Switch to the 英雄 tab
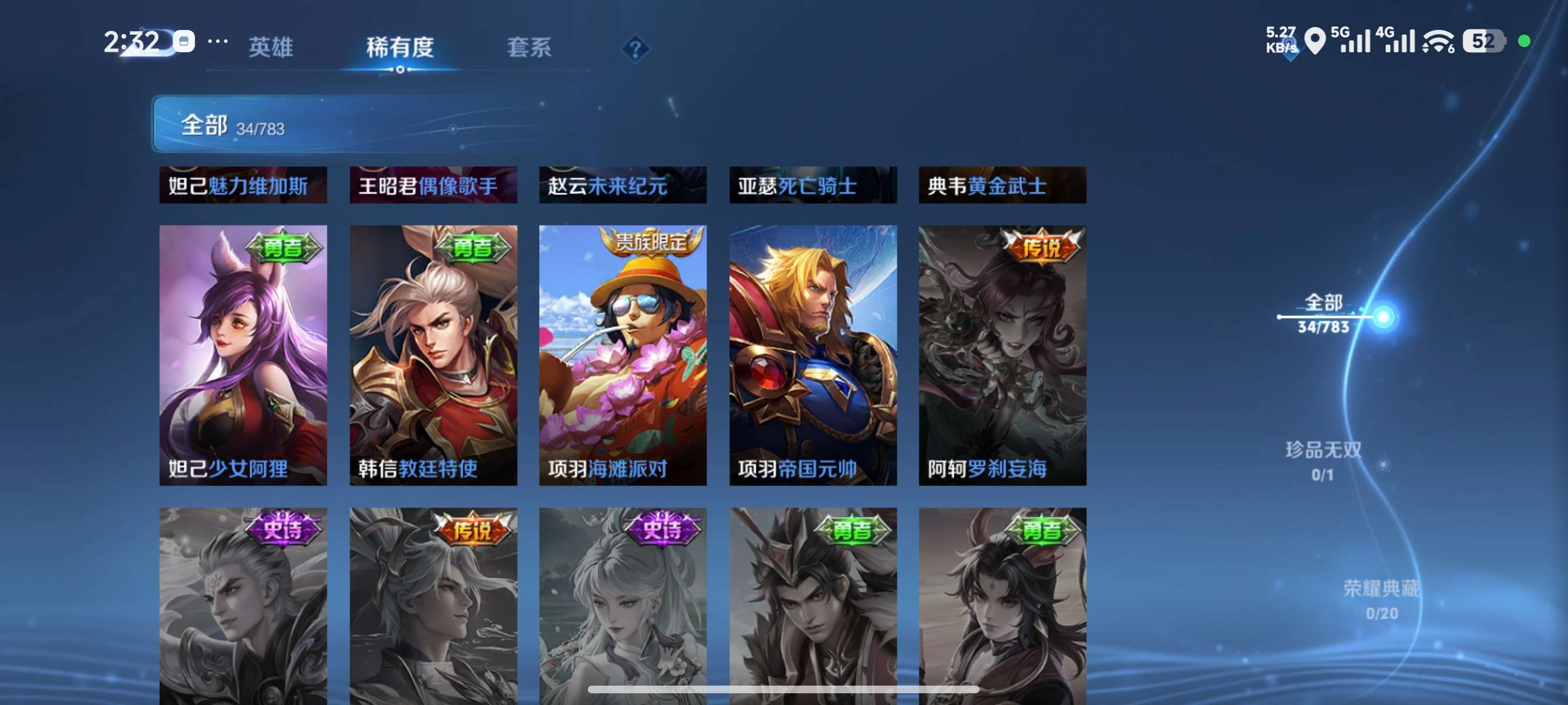The image size is (1568, 705). (271, 48)
